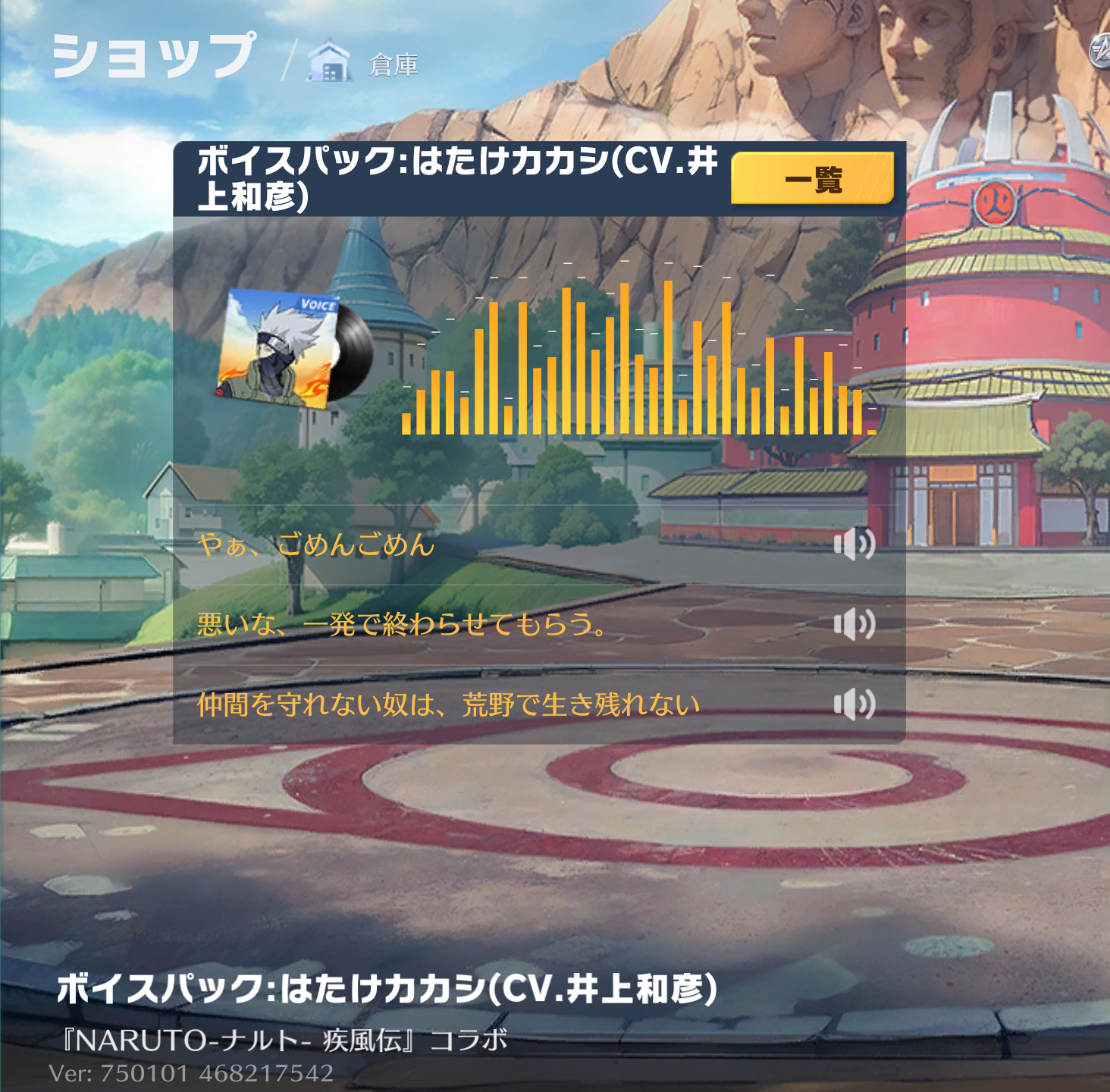Screen dimensions: 1110x1092
Task: Open the 一覧 list button
Action: click(812, 179)
